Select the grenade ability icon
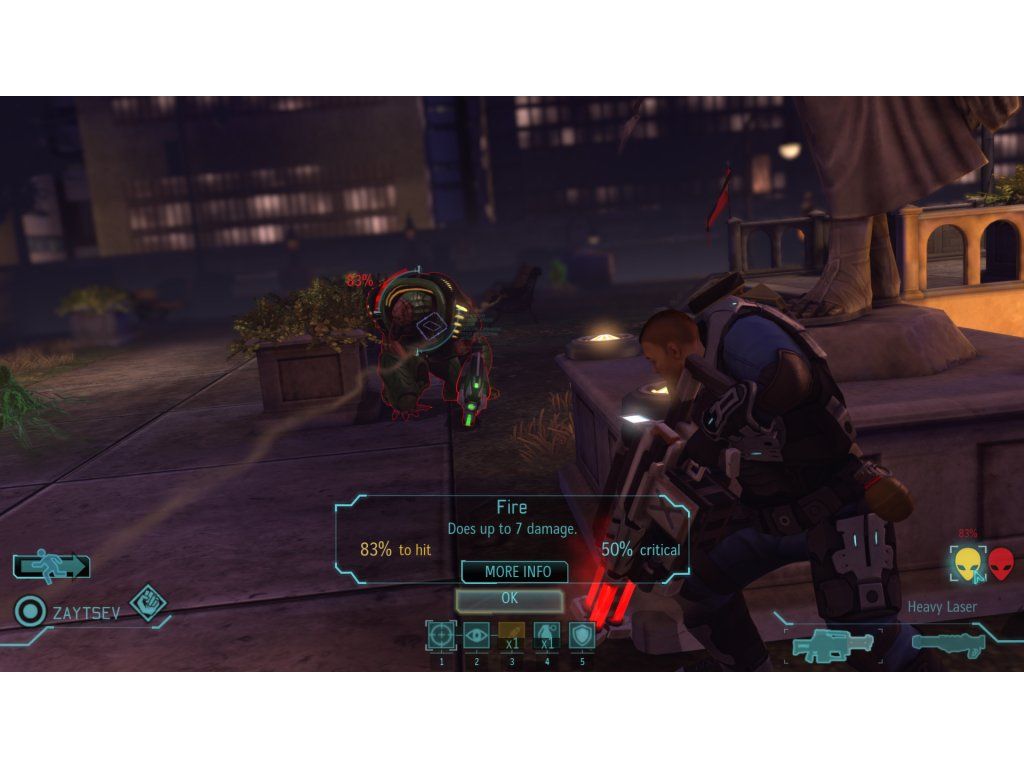This screenshot has height=768, width=1024. pyautogui.click(x=547, y=635)
